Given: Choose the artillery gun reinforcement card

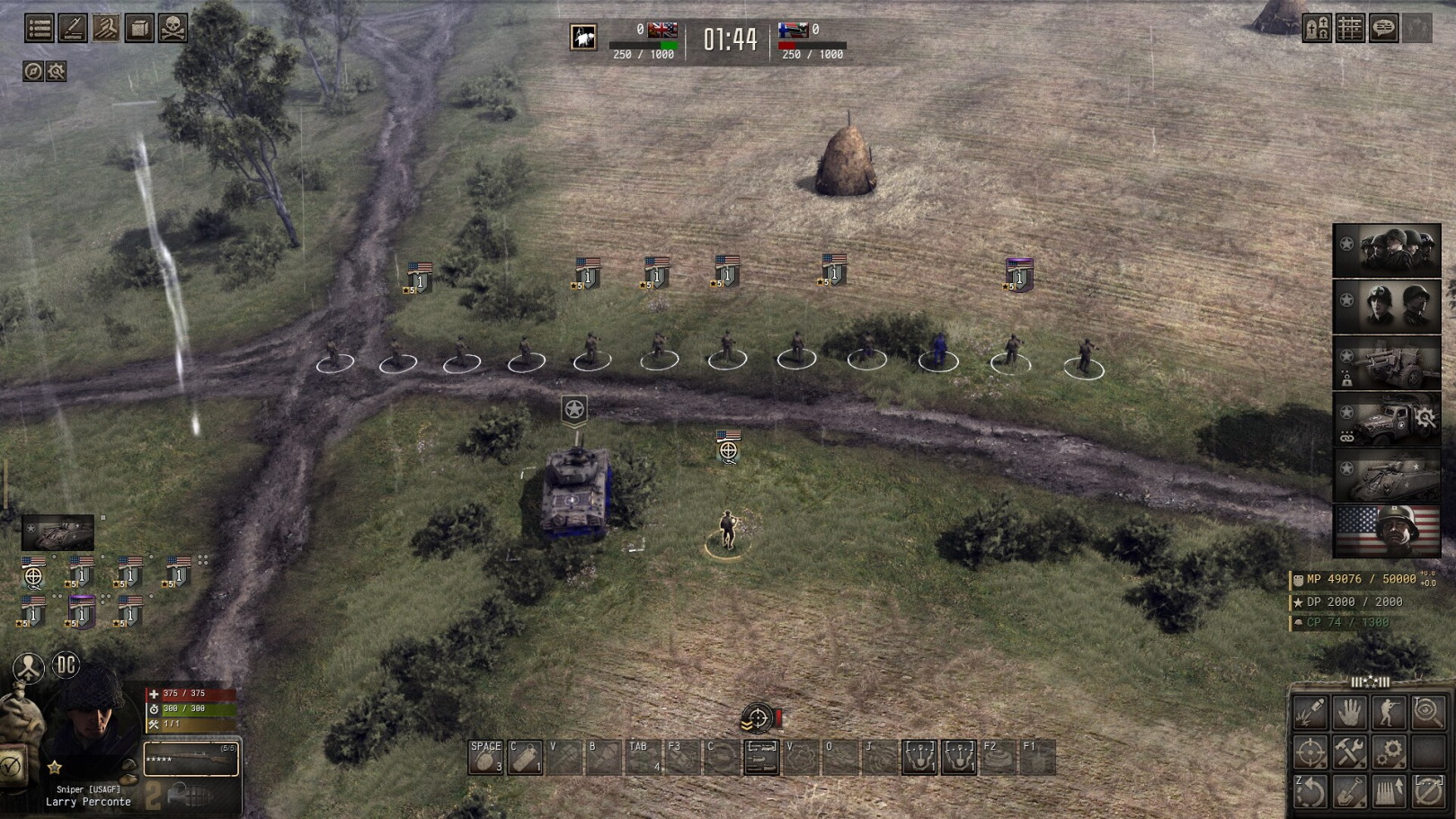Looking at the screenshot, I should (x=1387, y=362).
